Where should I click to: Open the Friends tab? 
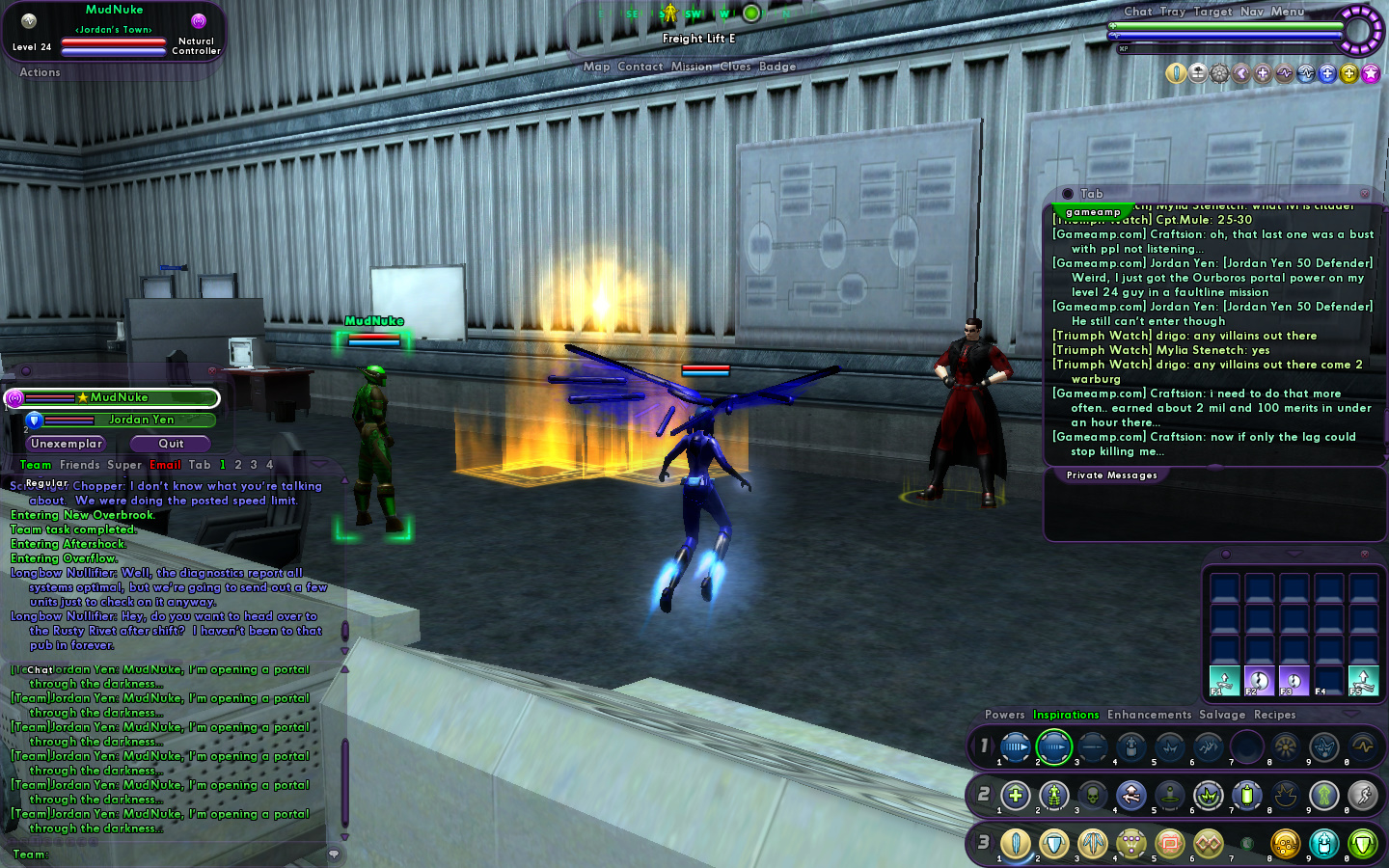(79, 465)
